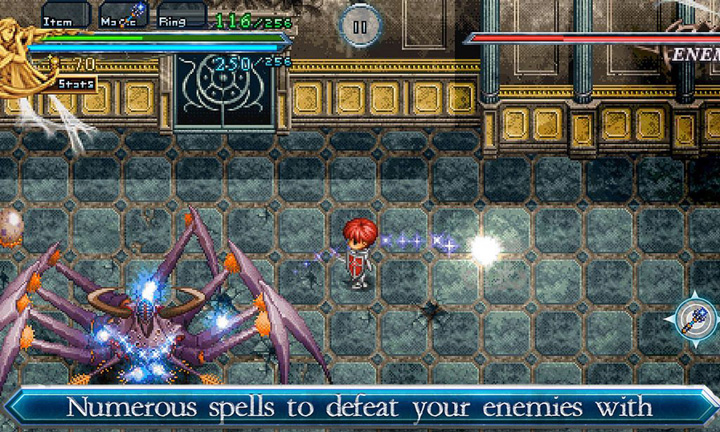The width and height of the screenshot is (720, 432).
Task: Open the Stats screen
Action: click(75, 84)
